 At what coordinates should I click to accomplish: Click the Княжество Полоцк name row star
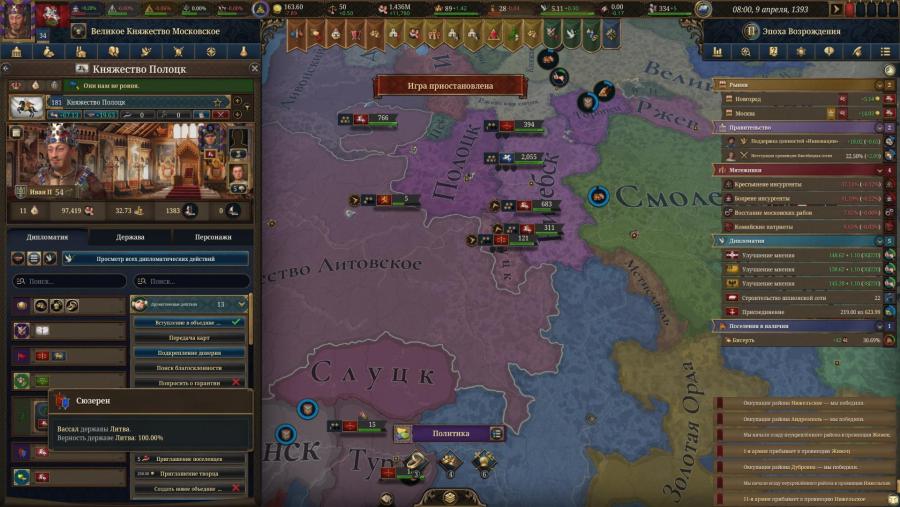pyautogui.click(x=216, y=102)
